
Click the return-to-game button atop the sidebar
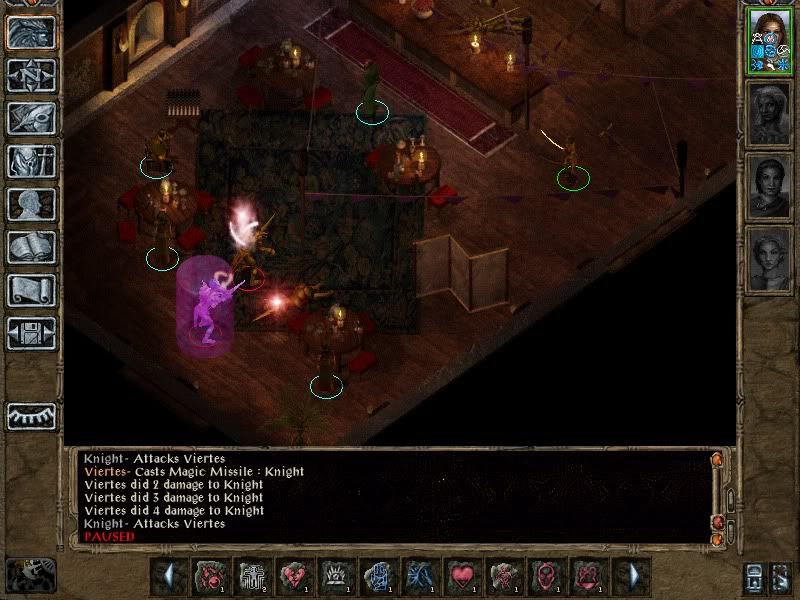31,32
